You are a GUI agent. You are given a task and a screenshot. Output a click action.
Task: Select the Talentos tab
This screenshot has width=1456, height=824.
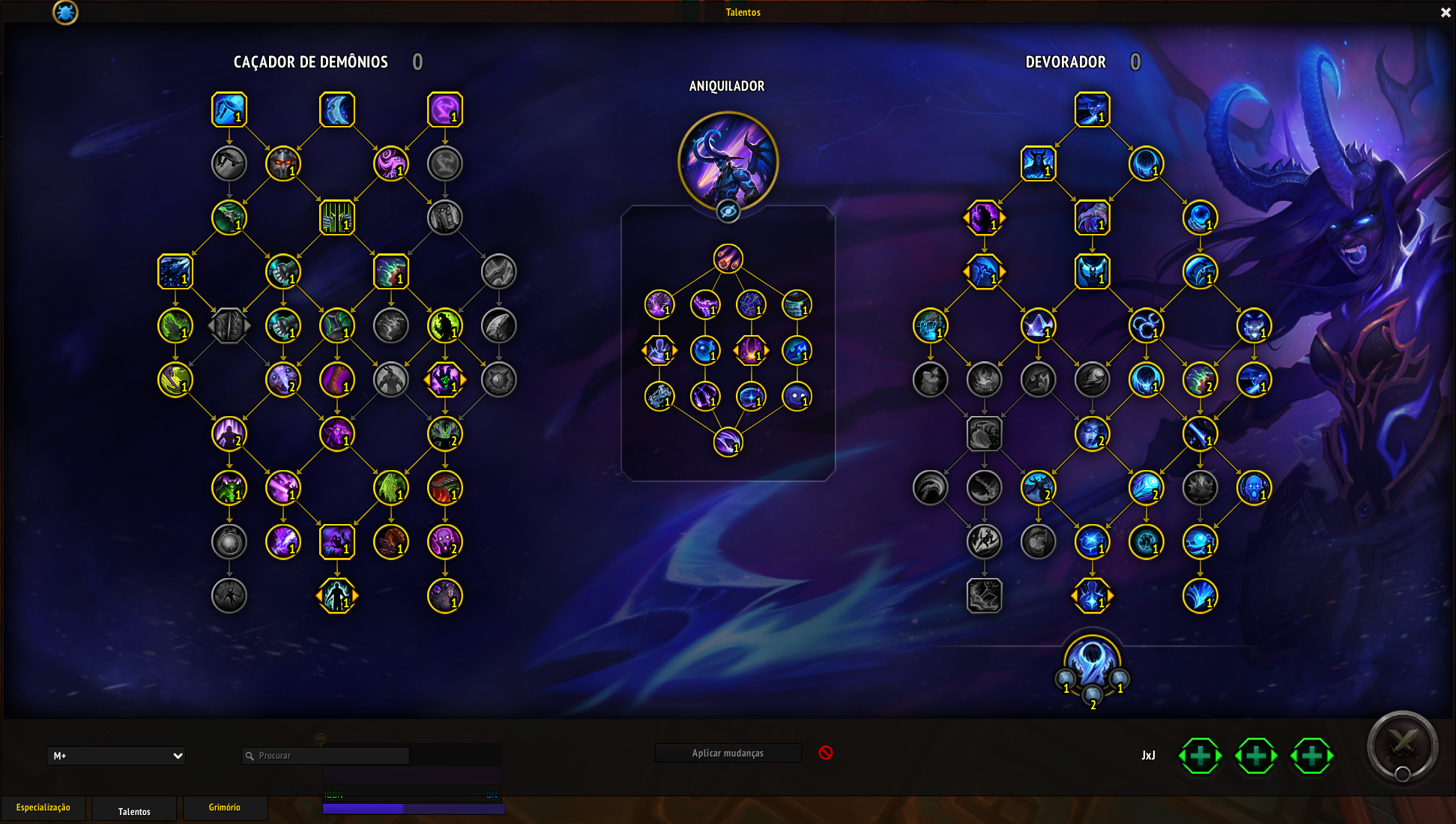[x=134, y=811]
